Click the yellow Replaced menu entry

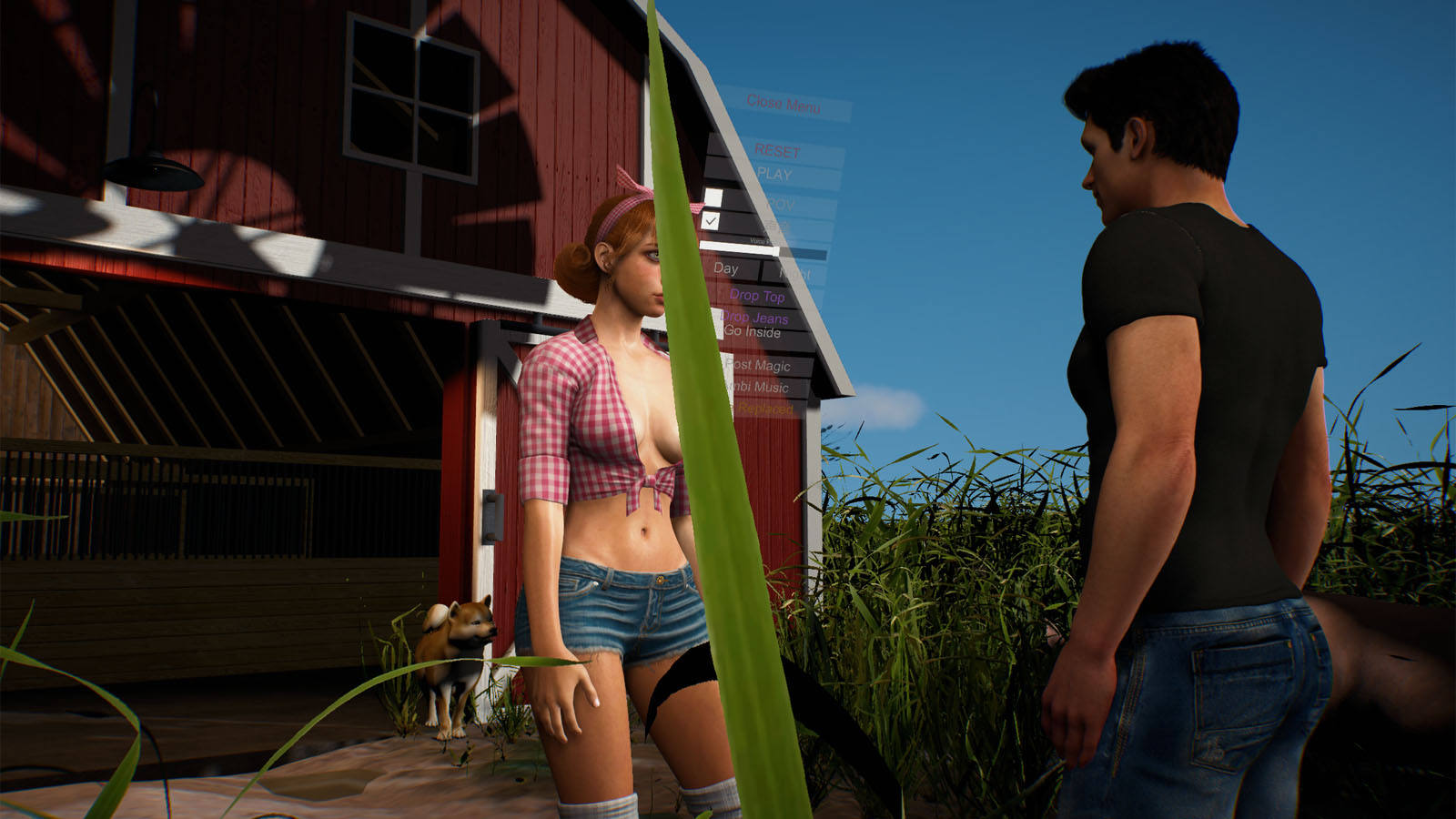[764, 409]
